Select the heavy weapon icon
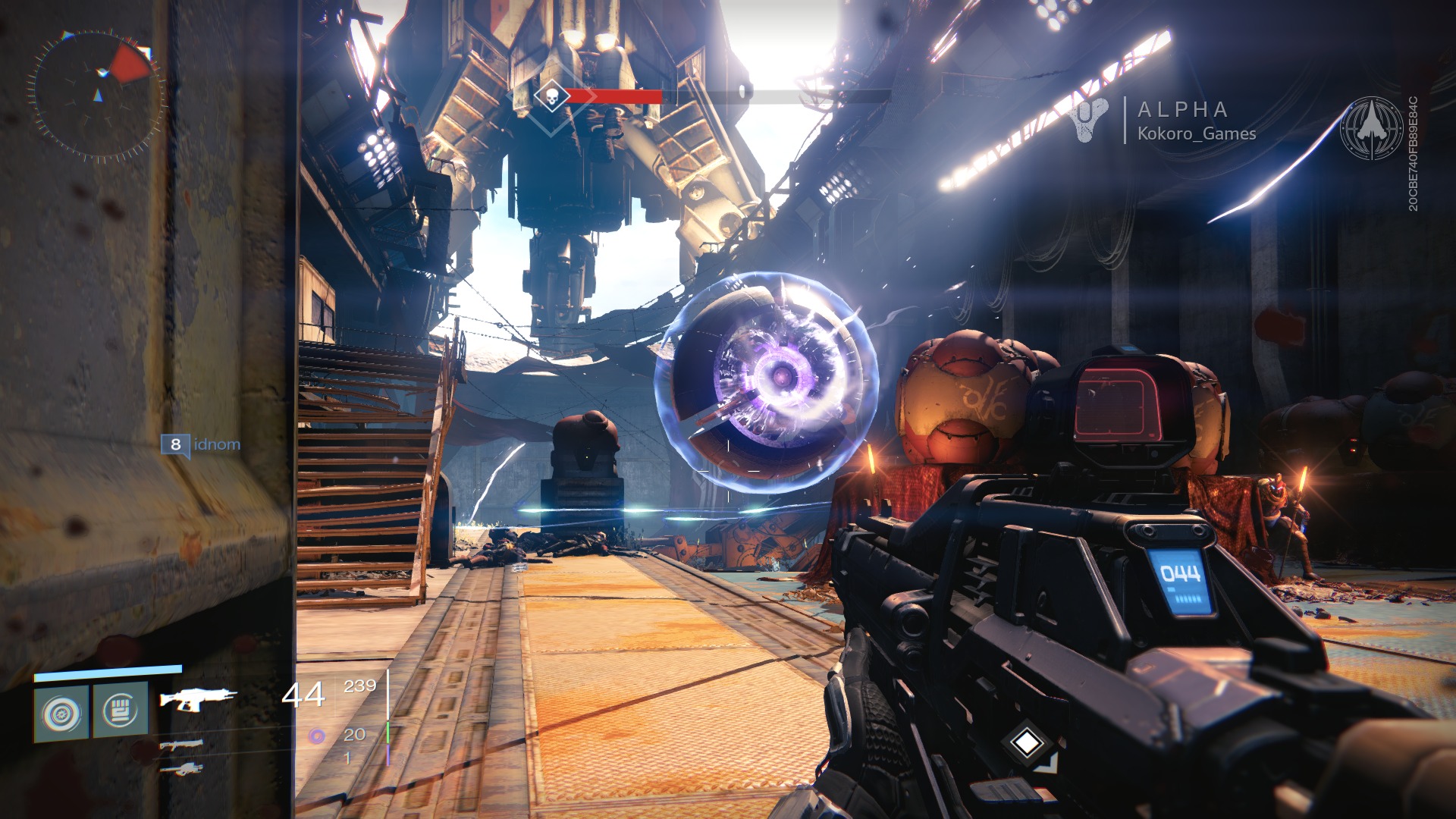The width and height of the screenshot is (1456, 819). click(181, 769)
